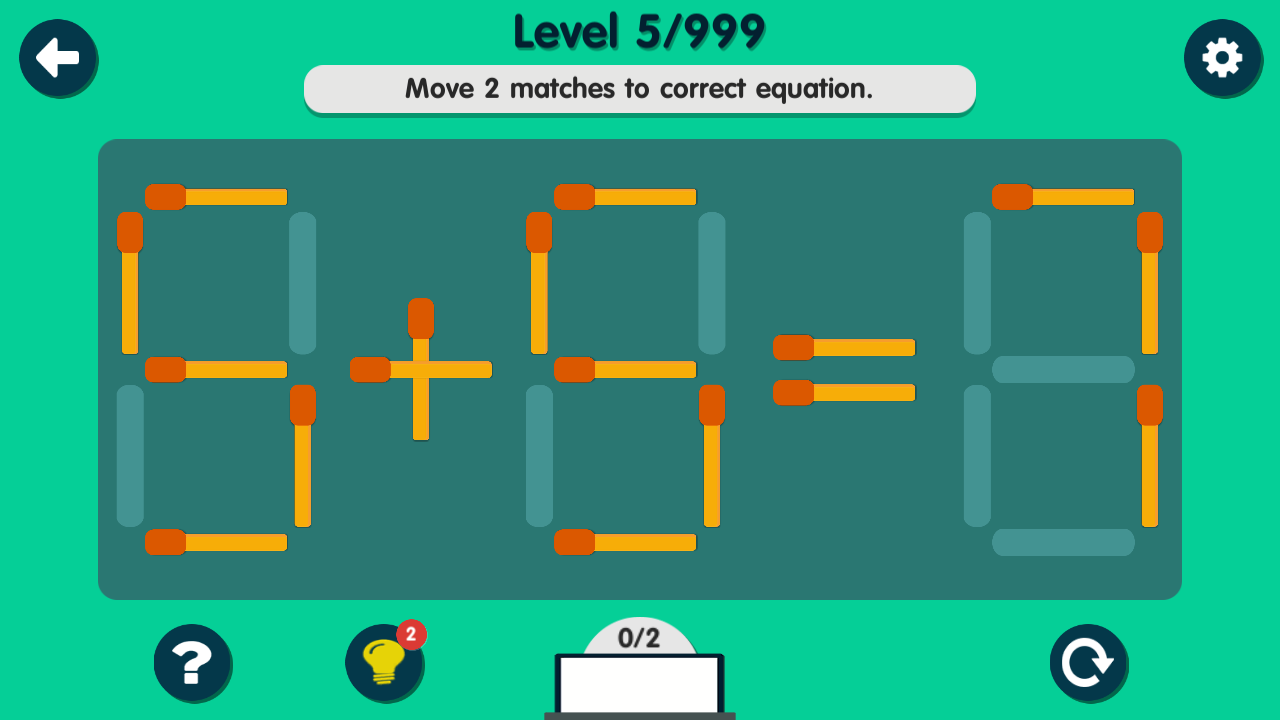The width and height of the screenshot is (1280, 720).
Task: Use a hint with the lightbulb icon
Action: coord(385,663)
